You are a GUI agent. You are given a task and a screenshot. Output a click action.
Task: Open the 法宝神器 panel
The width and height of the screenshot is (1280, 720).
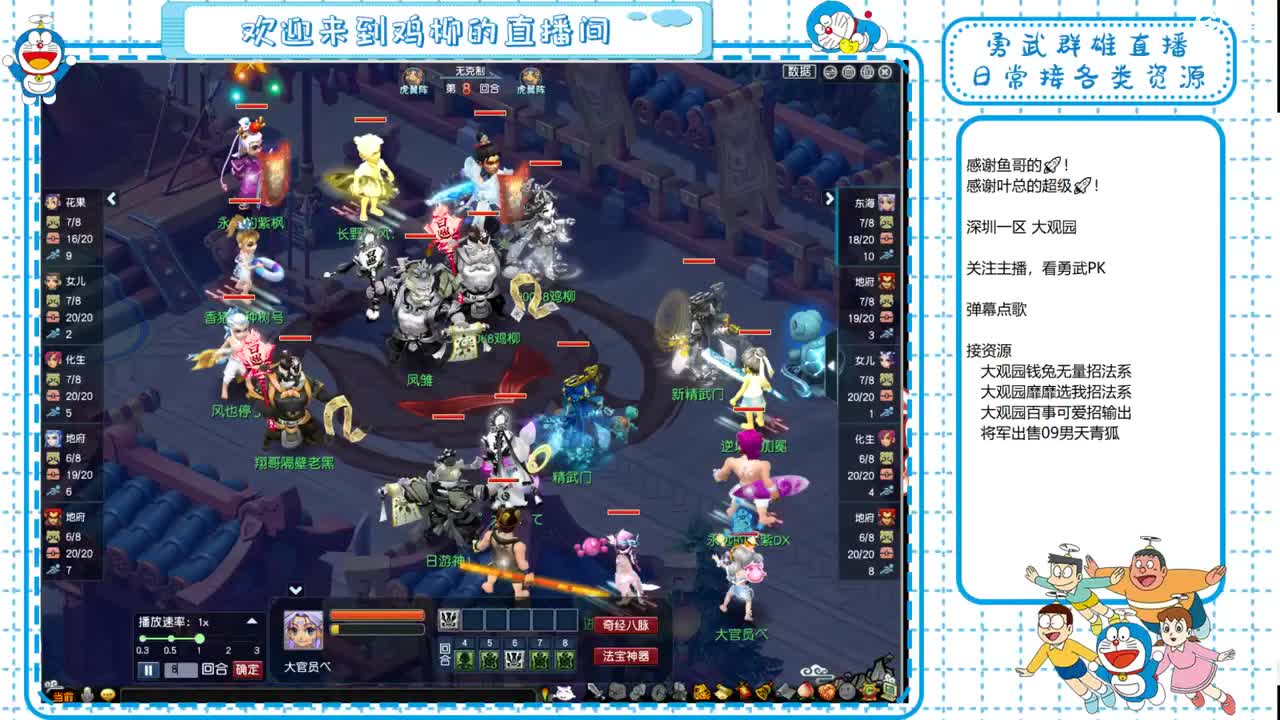(625, 659)
